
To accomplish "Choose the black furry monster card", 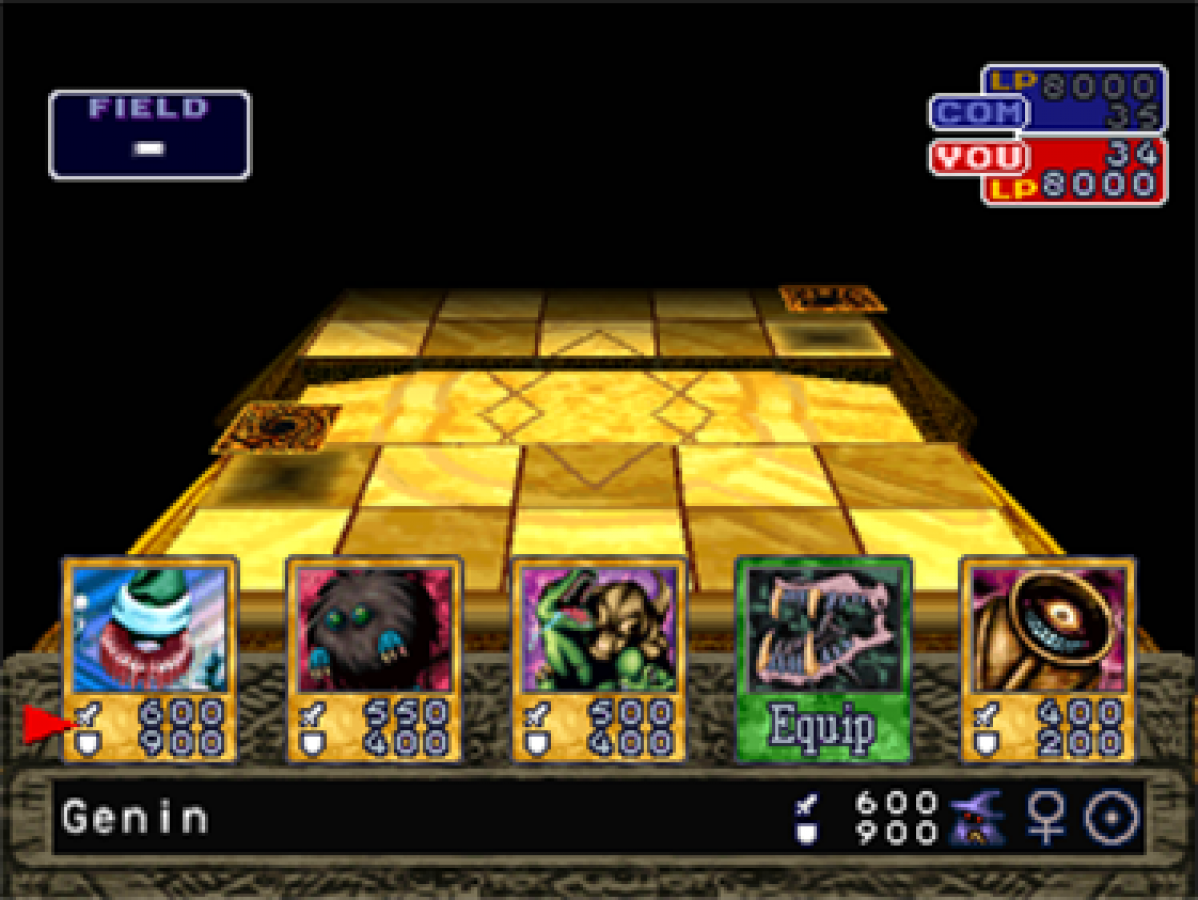I will (x=374, y=658).
